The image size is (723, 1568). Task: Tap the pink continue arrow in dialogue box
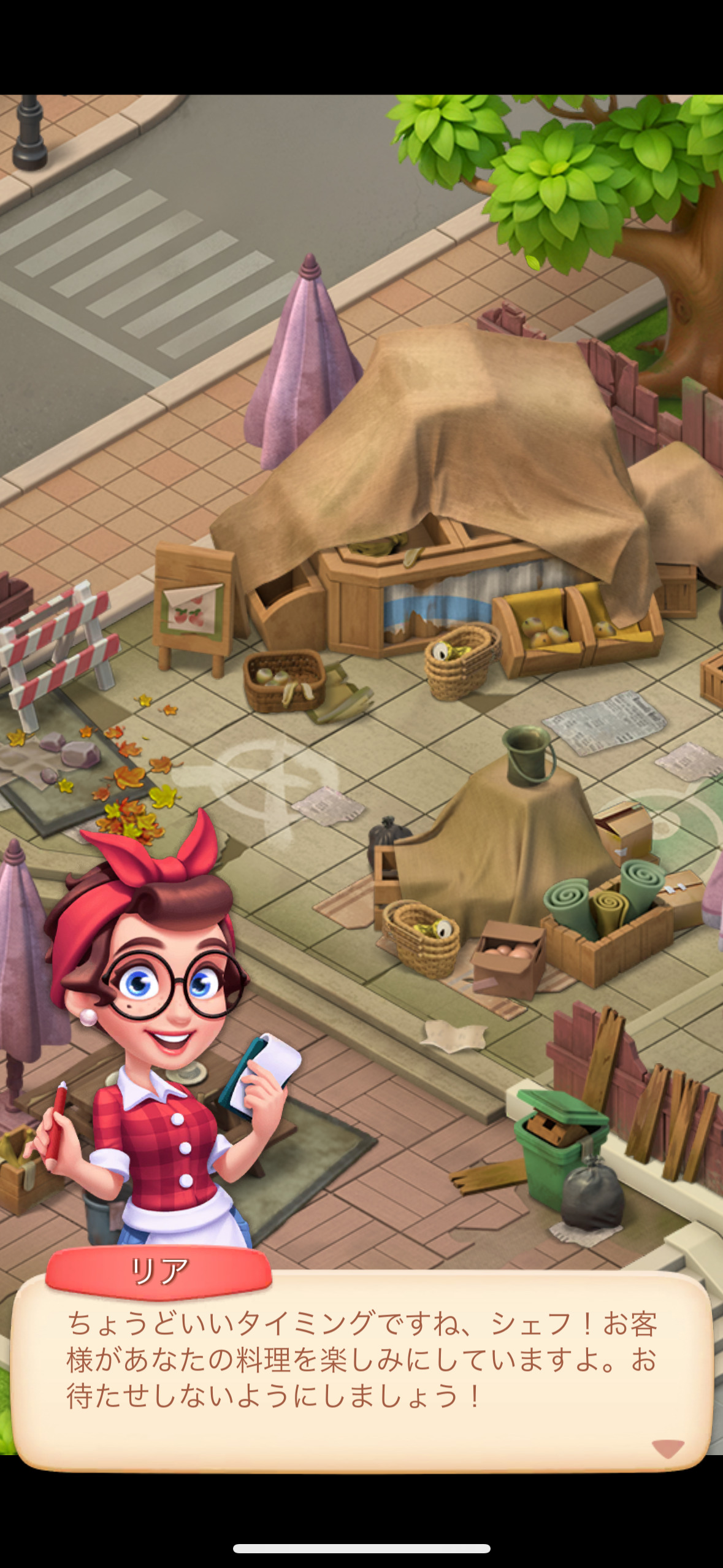pos(668,1447)
